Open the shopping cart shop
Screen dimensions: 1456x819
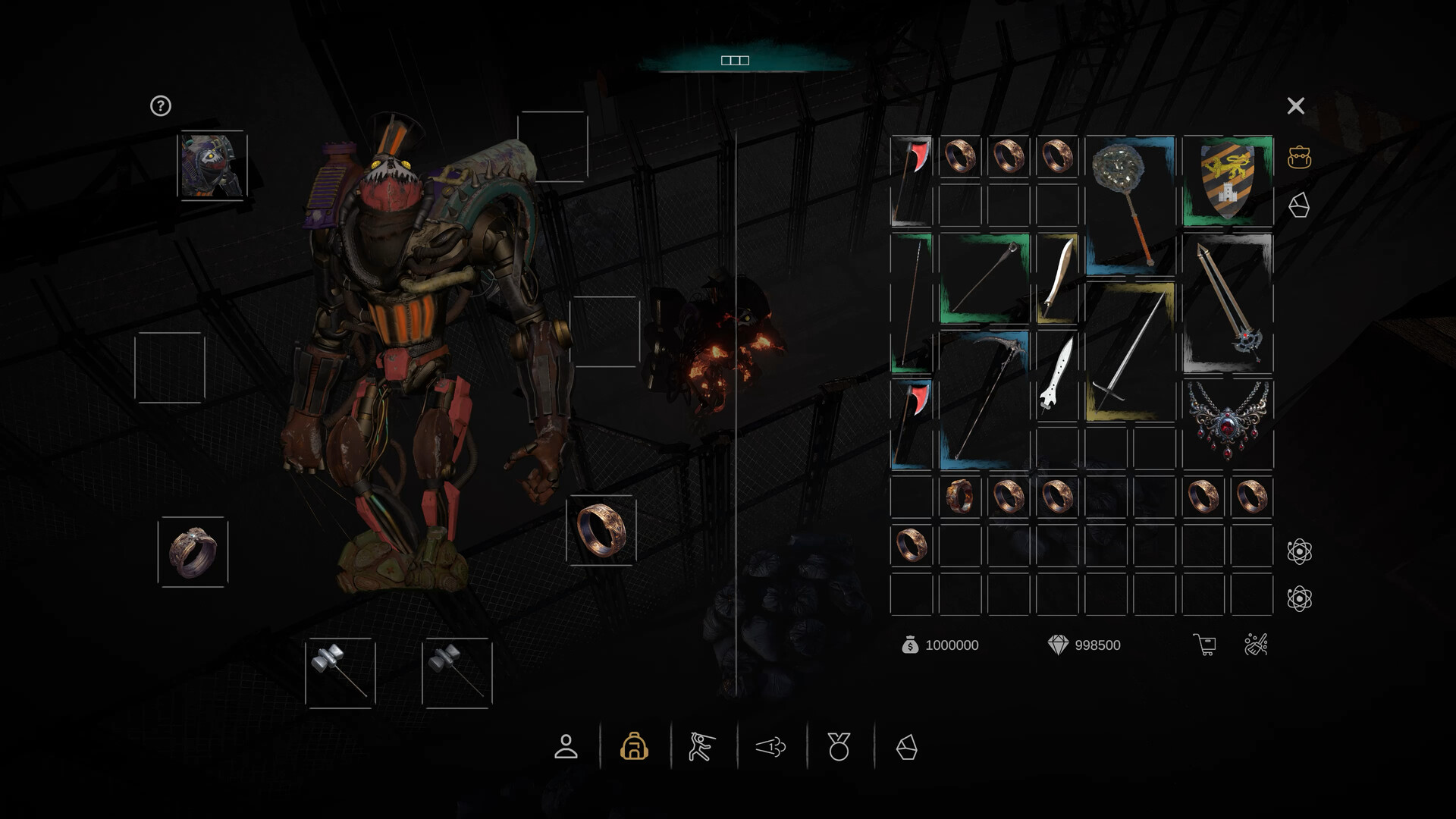coord(1204,645)
